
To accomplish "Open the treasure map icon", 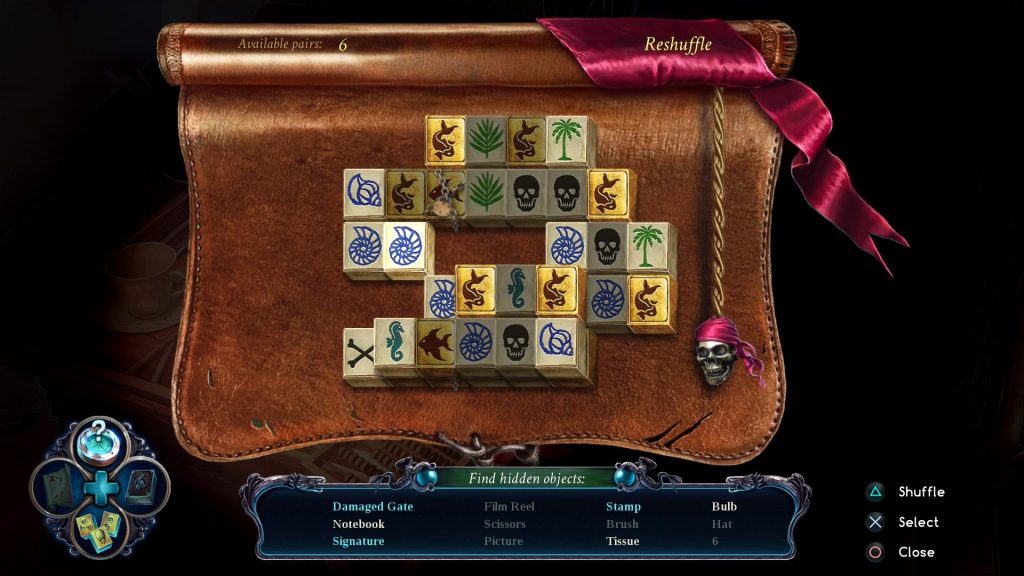I will coord(56,486).
